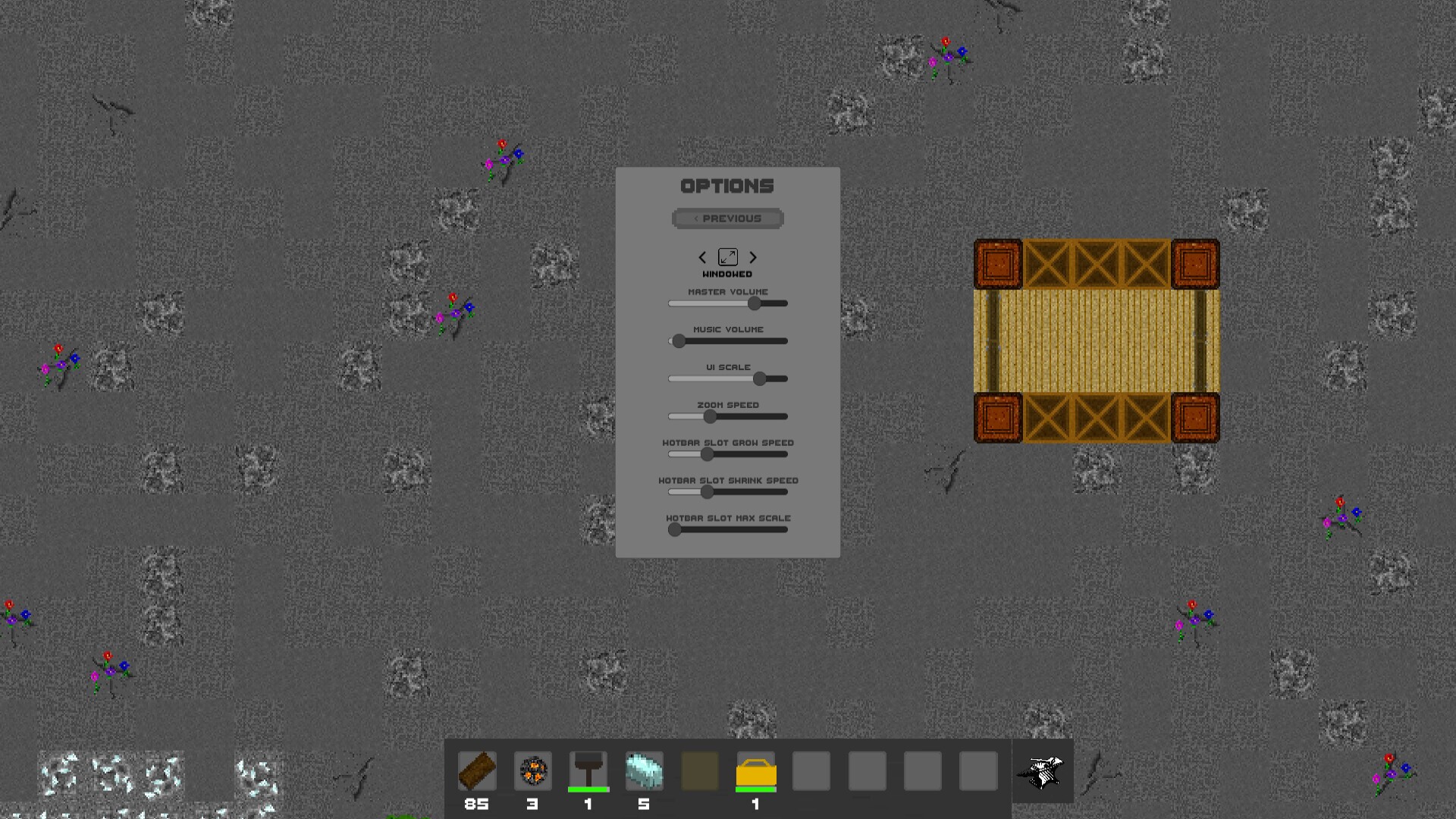Set the Music Volume slider
1456x819 pixels.
point(679,341)
